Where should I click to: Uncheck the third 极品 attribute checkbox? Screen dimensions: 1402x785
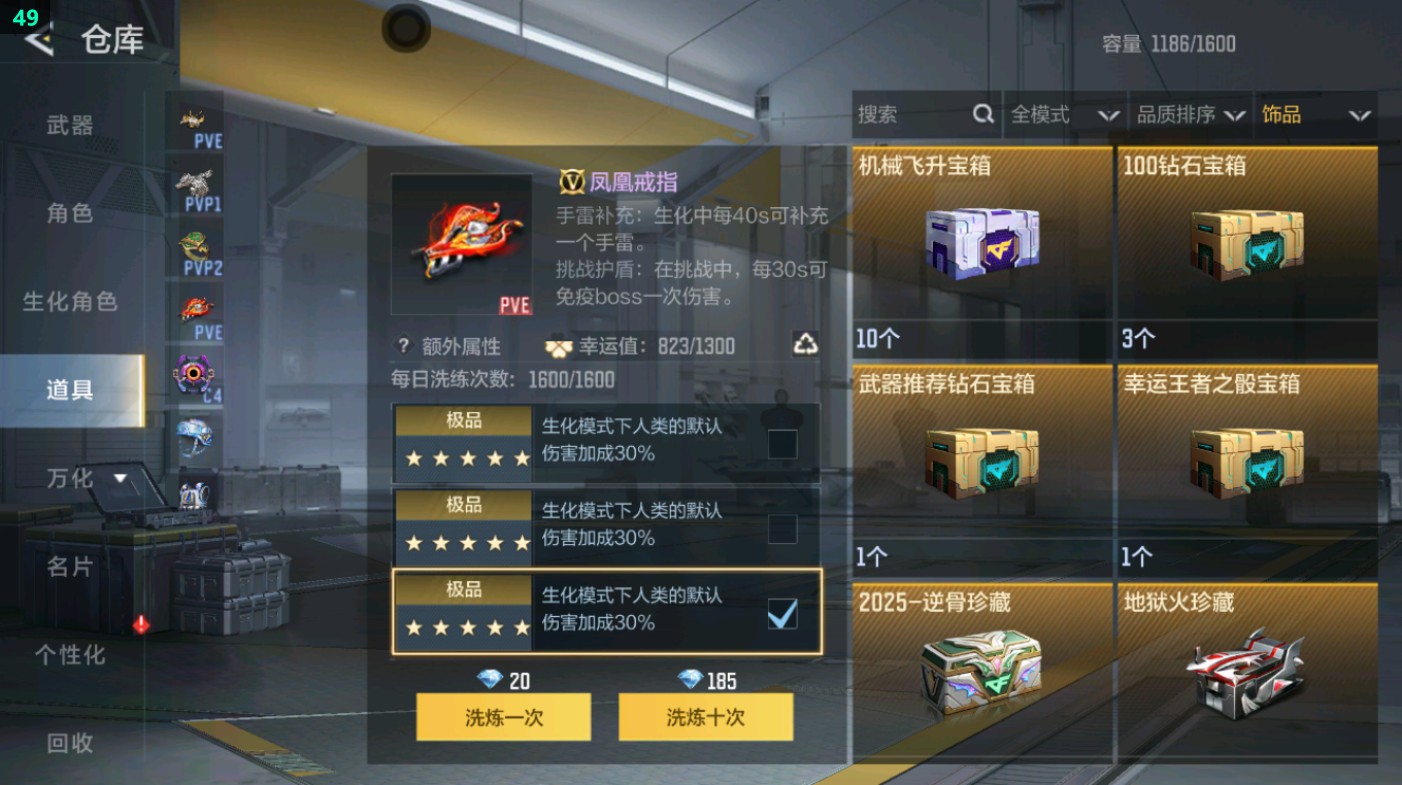[x=781, y=612]
